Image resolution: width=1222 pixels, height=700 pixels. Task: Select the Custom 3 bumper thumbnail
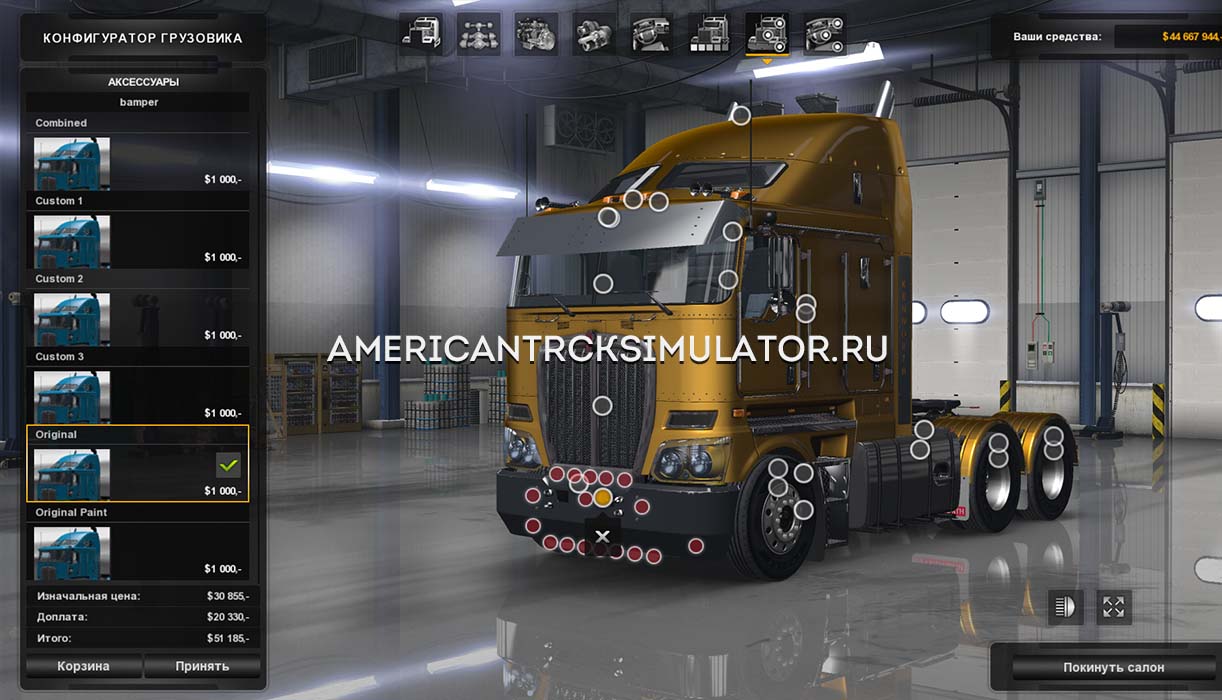pos(72,397)
